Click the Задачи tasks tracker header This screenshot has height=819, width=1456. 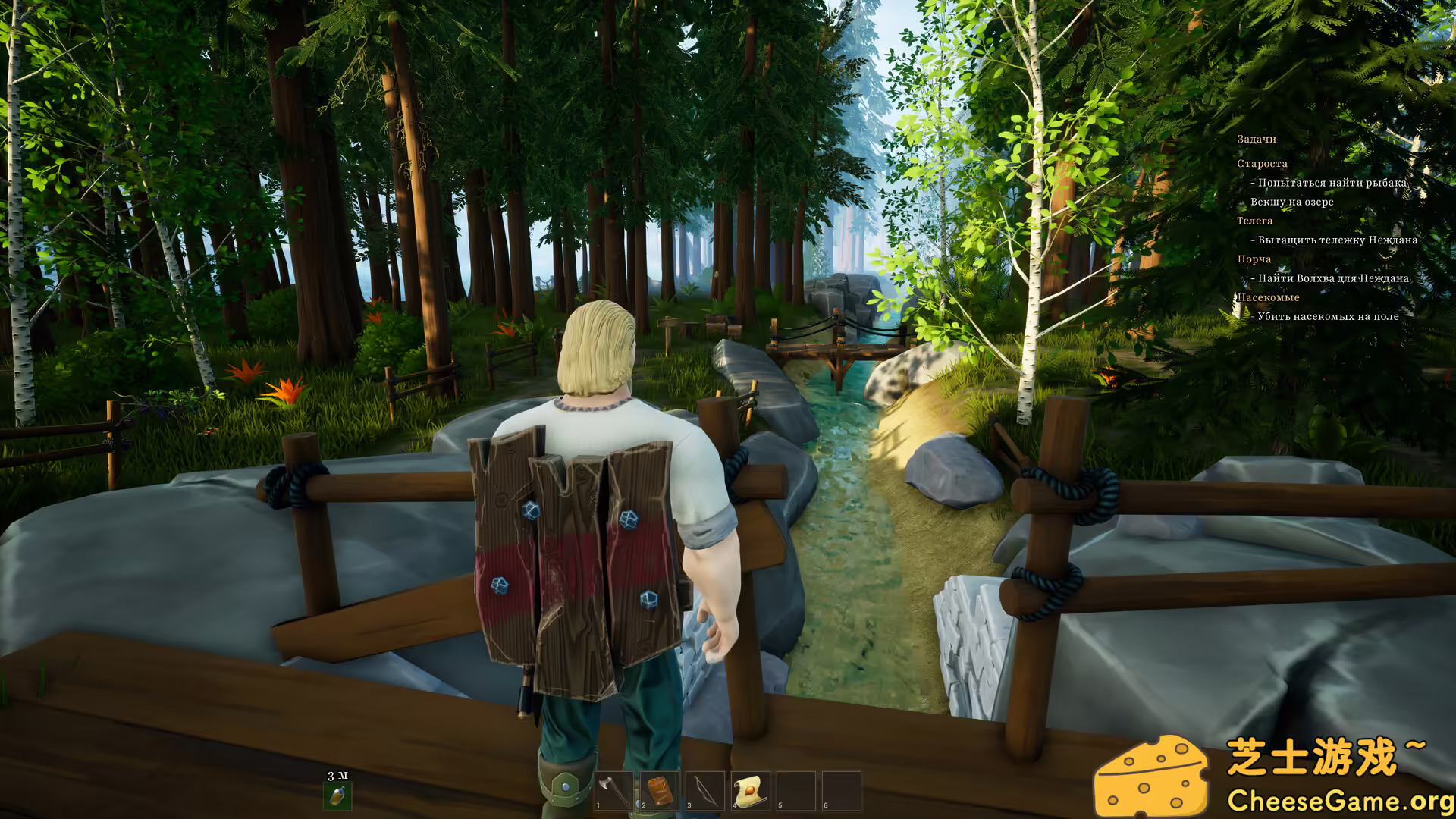(x=1257, y=140)
